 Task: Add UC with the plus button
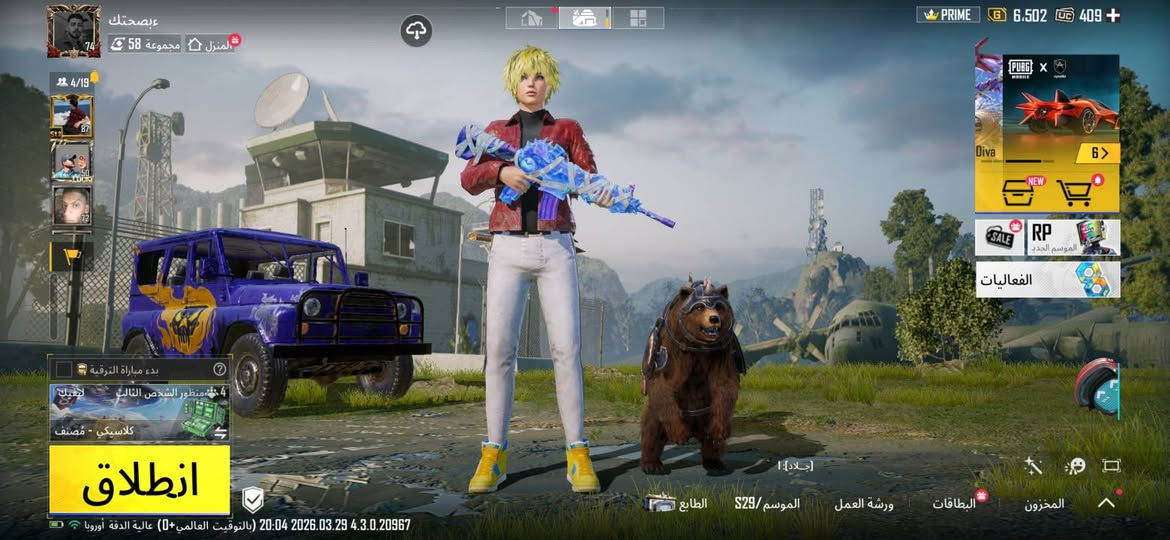coord(1113,15)
